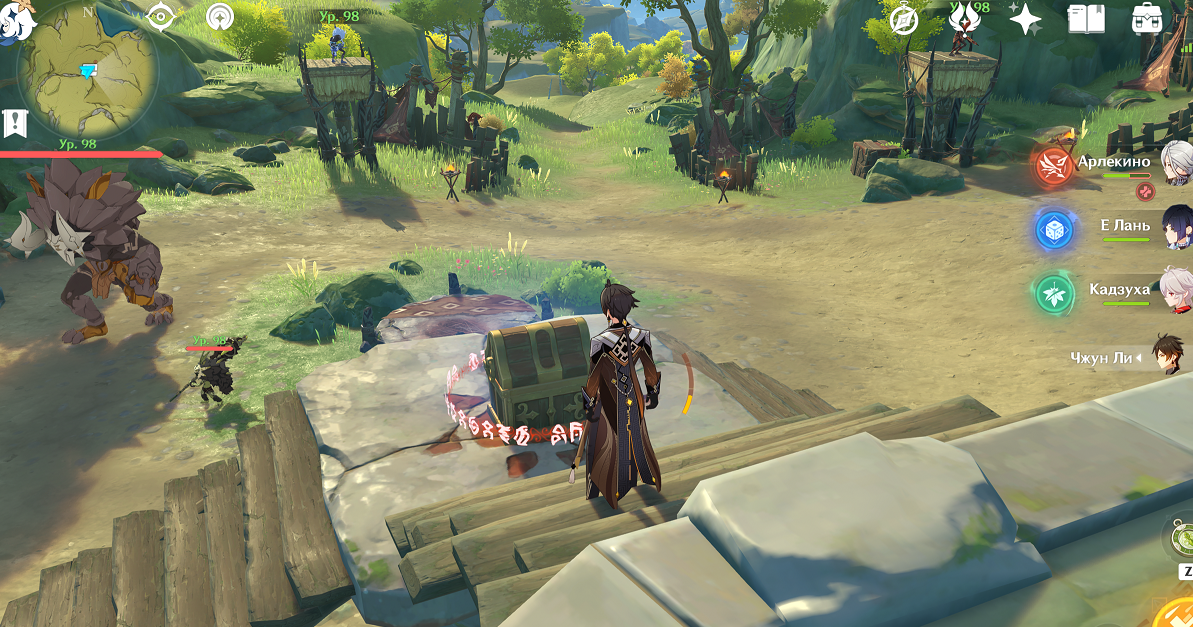Viewport: 1193px width, 627px height.
Task: Switch to party member Кадзуха
Action: click(1176, 290)
